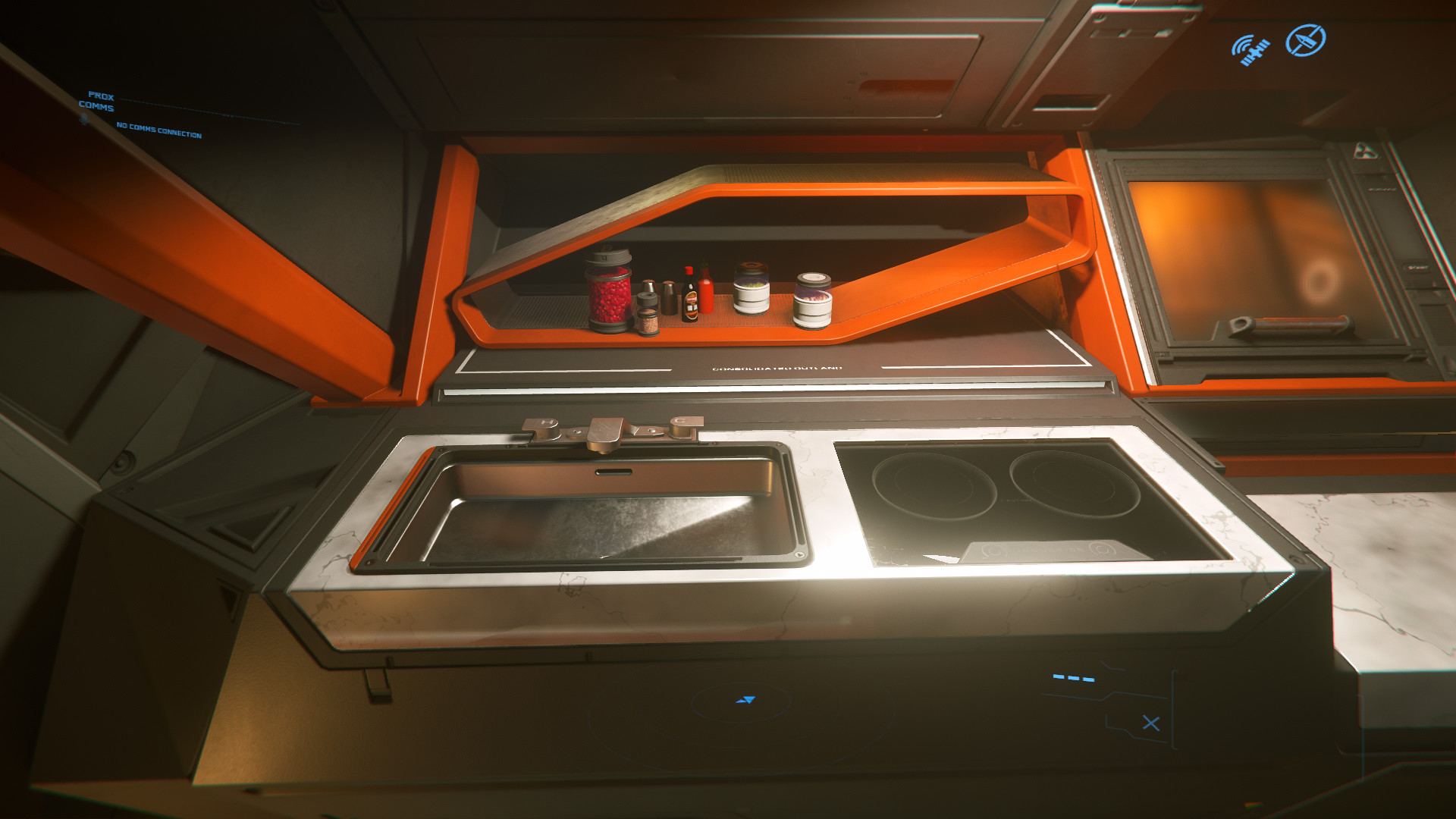
Task: Select the crossed-out bullet armistice icon
Action: tap(1305, 40)
